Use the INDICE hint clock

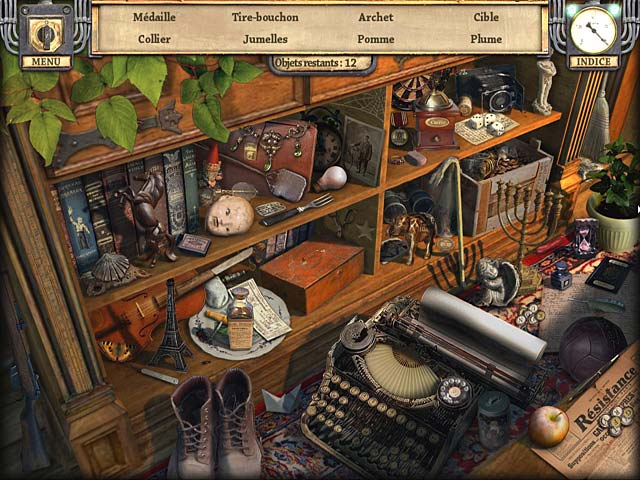click(x=593, y=33)
